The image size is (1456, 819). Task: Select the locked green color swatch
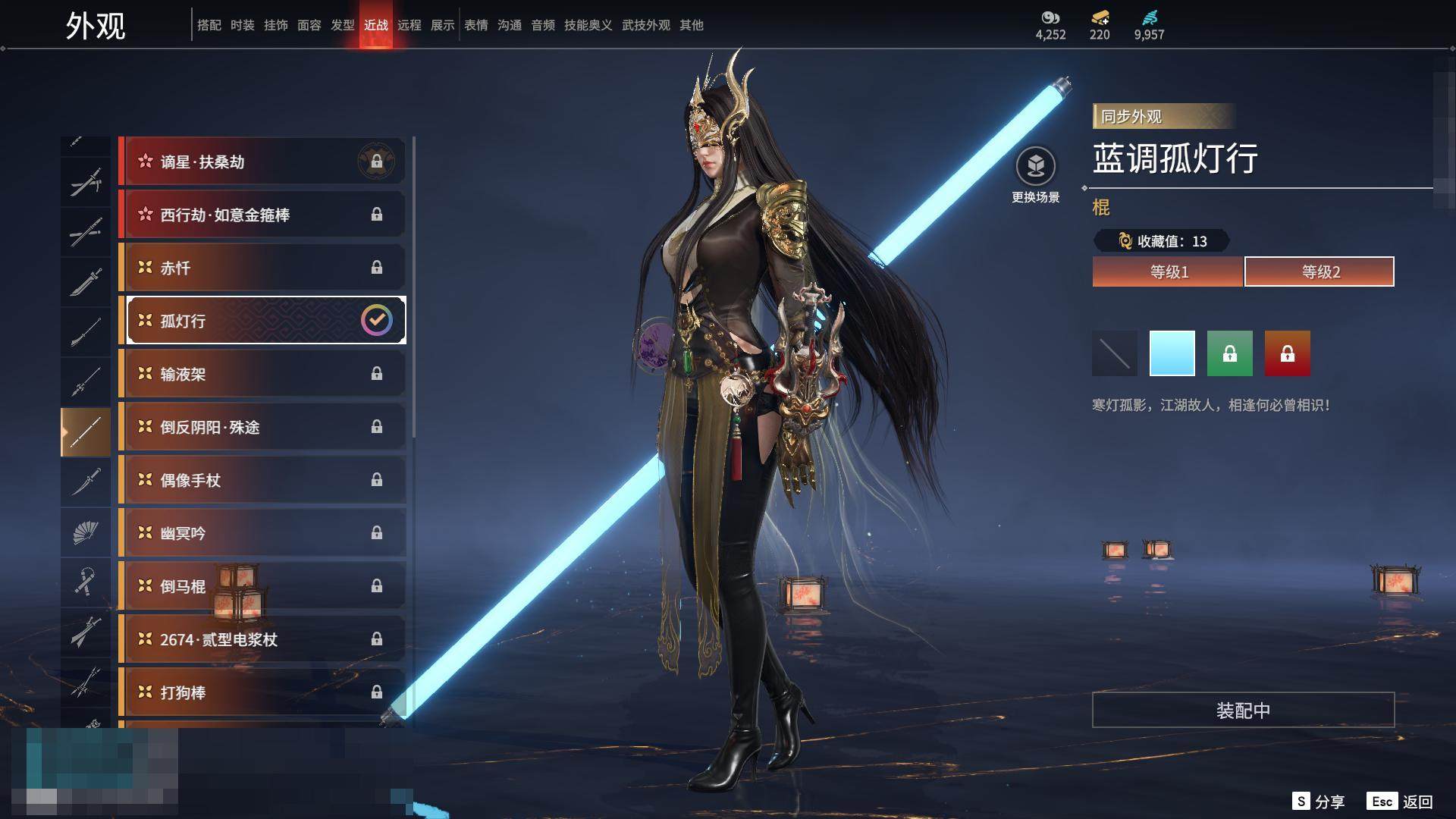tap(1230, 353)
